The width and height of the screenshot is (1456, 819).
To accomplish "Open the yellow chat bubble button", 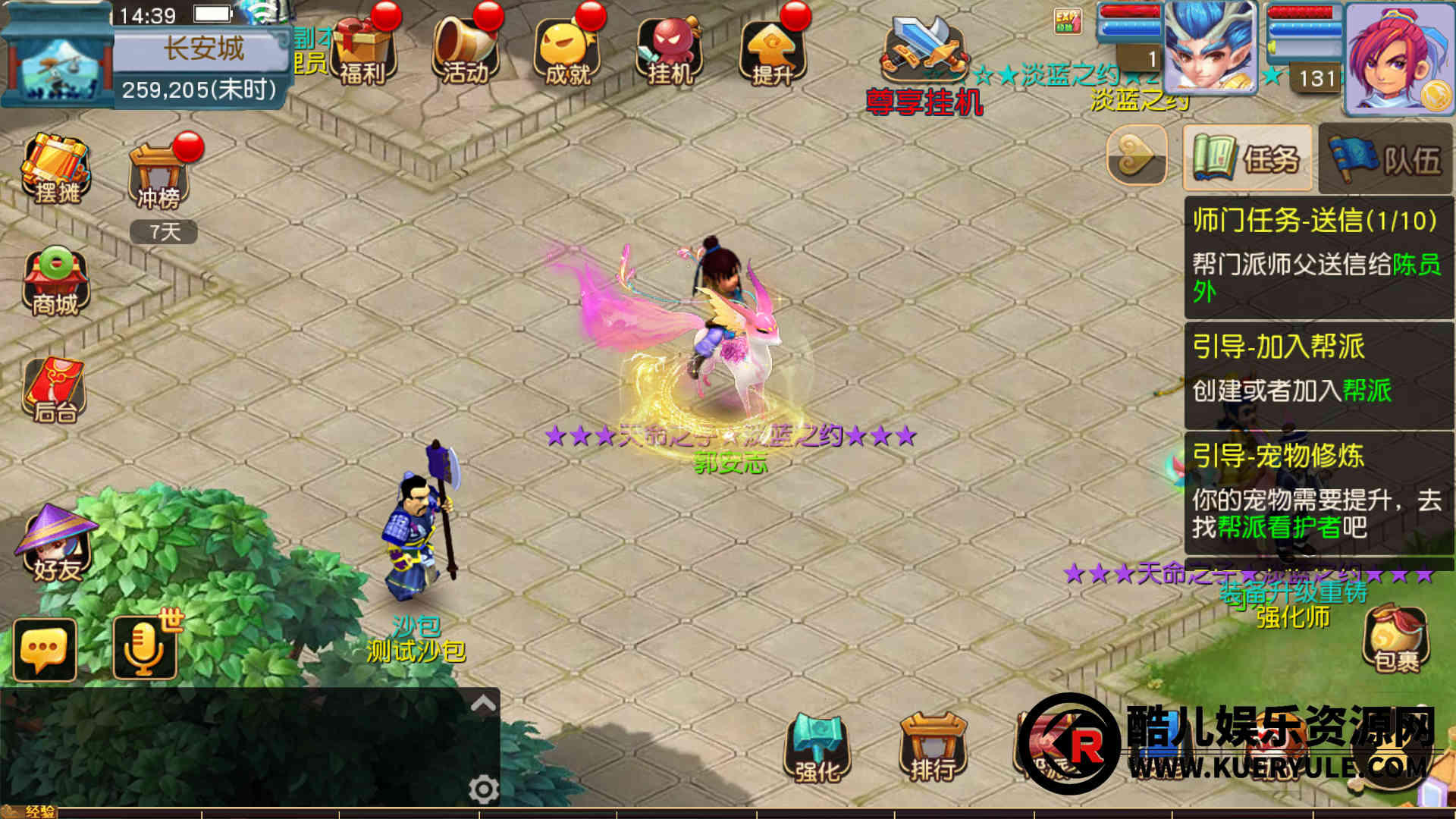I will [x=45, y=649].
